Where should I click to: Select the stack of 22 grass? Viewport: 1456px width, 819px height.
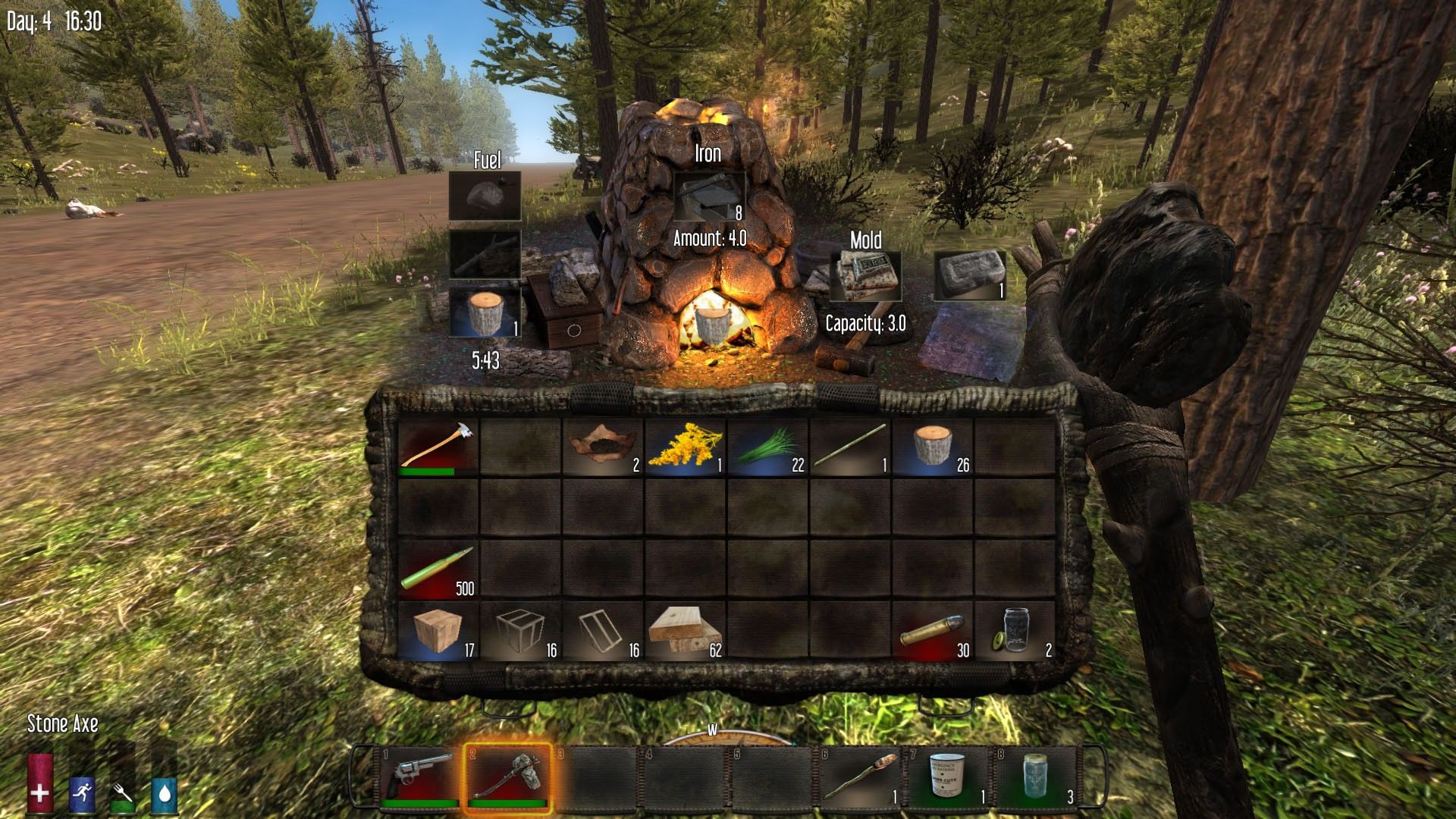pos(767,447)
